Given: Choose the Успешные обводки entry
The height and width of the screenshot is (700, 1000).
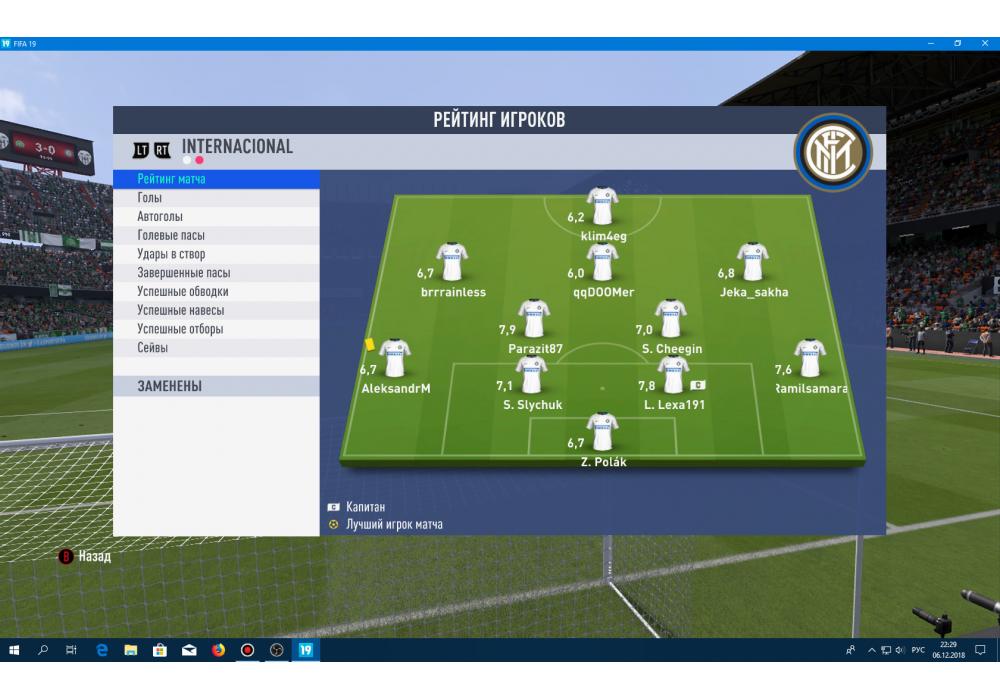Looking at the screenshot, I should click(216, 292).
